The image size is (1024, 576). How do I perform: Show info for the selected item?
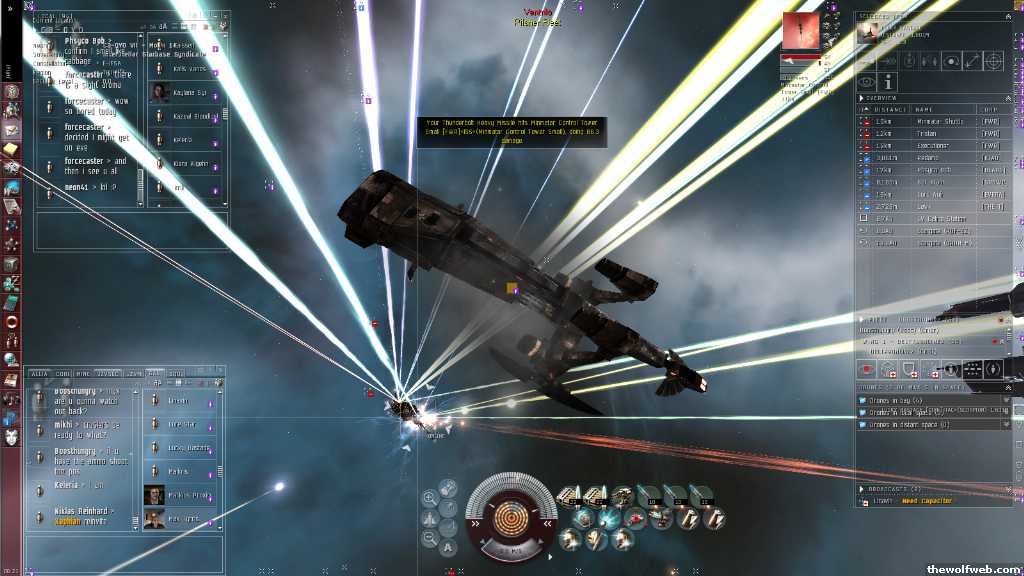point(889,81)
